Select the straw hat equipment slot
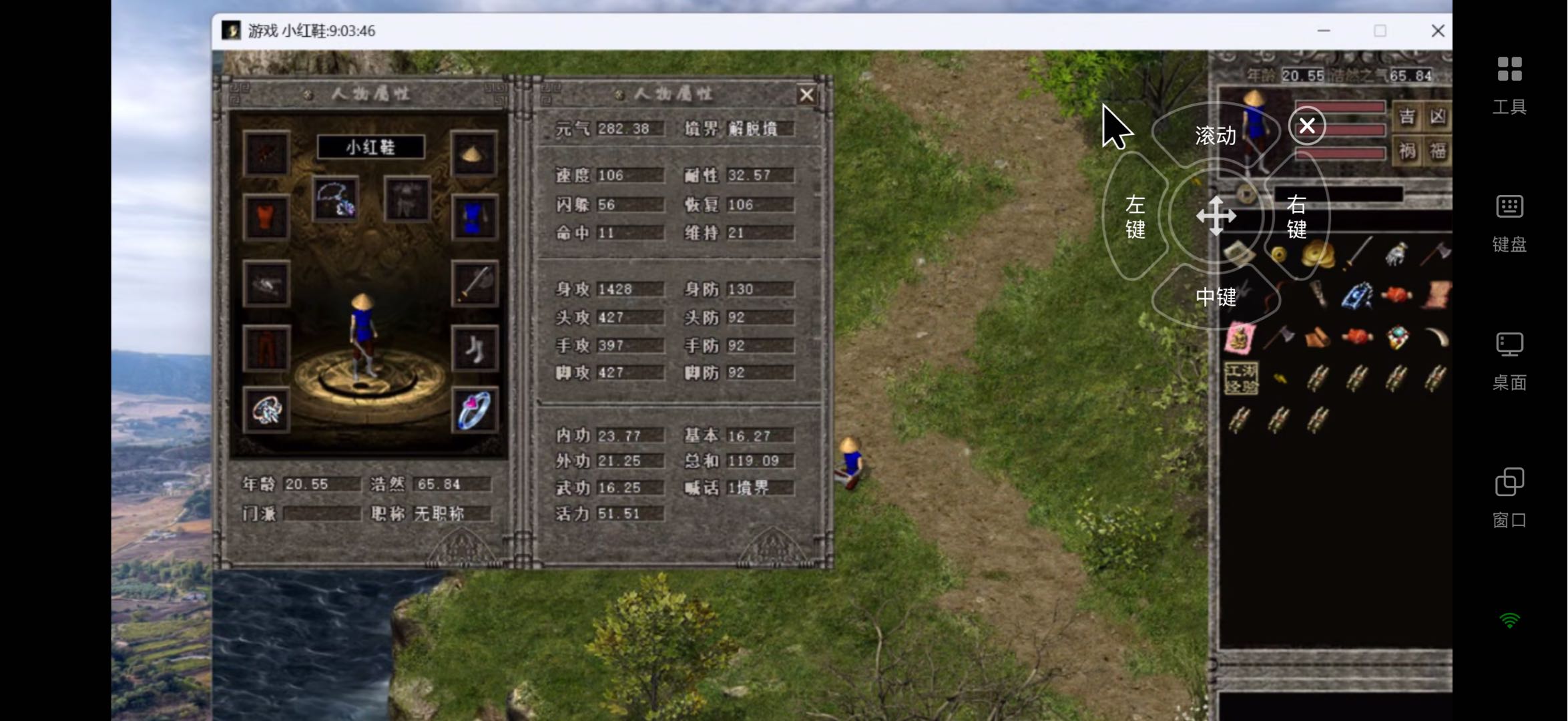The height and width of the screenshot is (721, 1568). (x=473, y=154)
